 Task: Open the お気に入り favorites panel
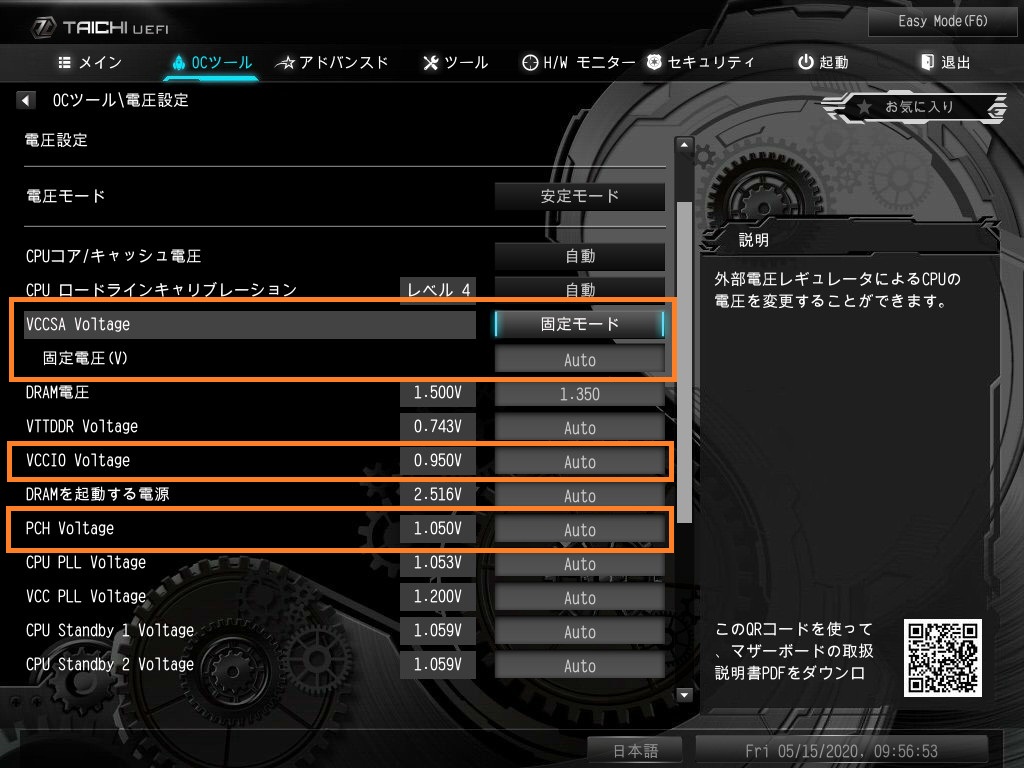(x=915, y=107)
